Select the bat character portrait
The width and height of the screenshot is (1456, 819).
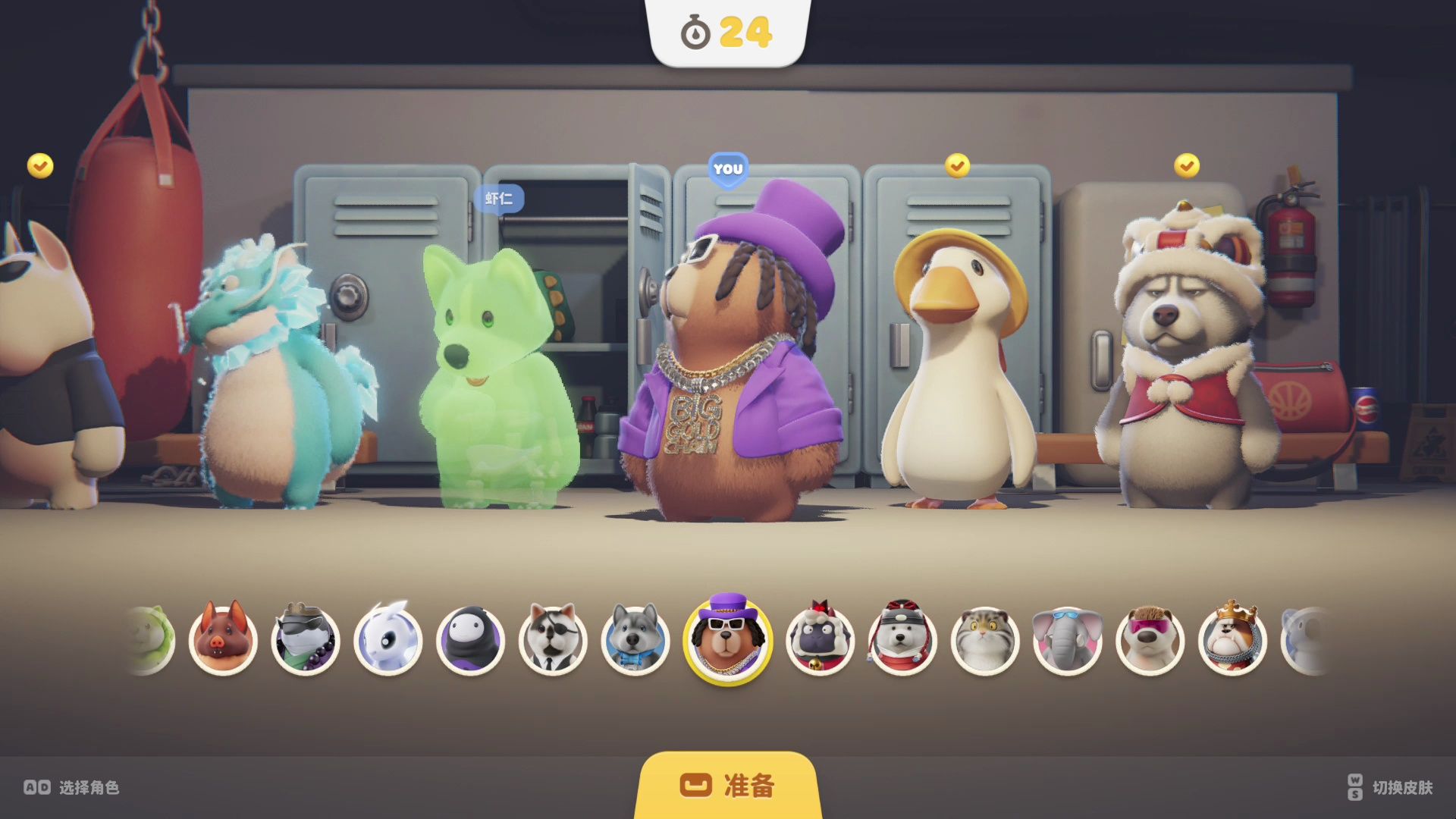(x=223, y=640)
